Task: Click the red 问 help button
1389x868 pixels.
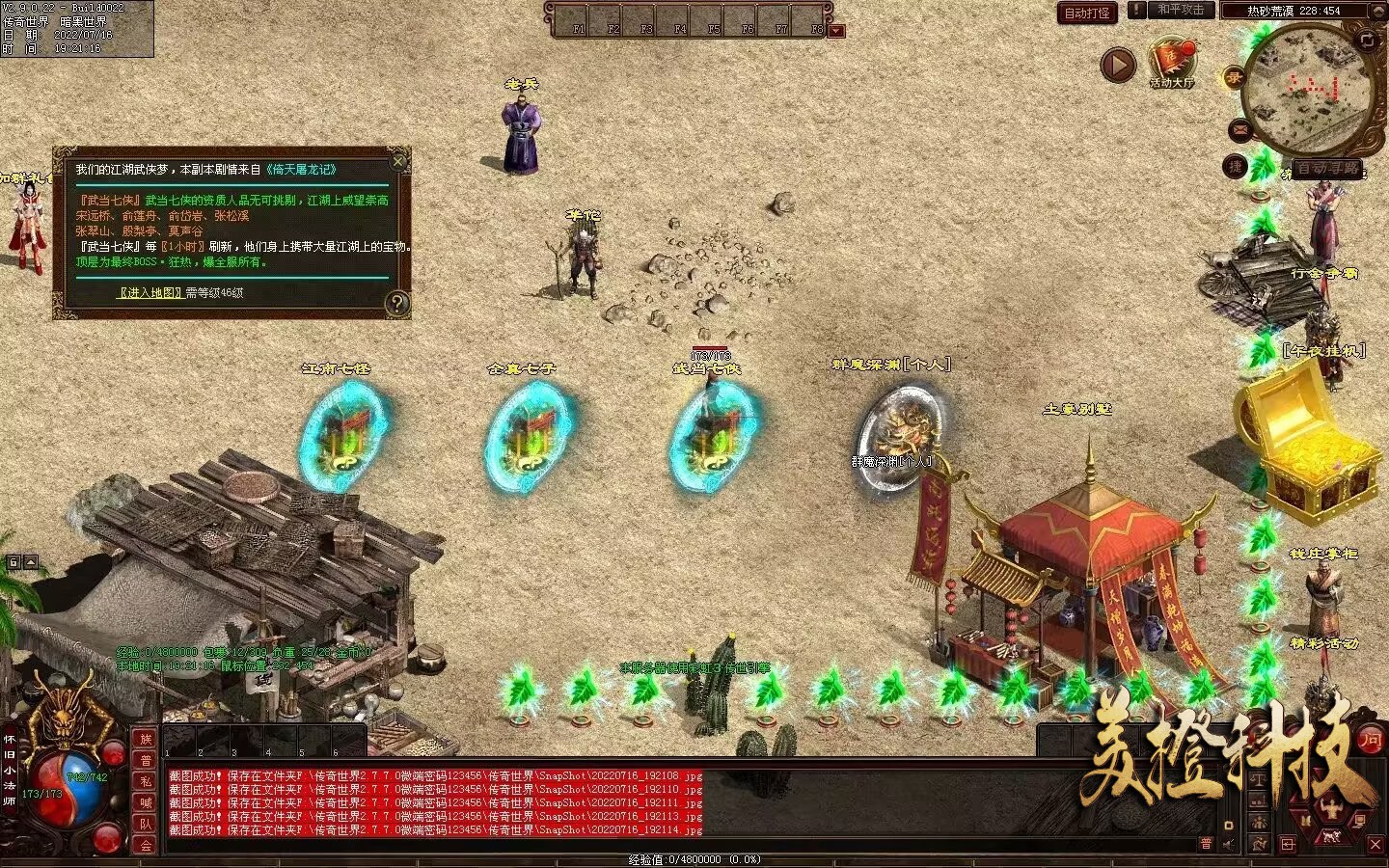Action: (1370, 741)
